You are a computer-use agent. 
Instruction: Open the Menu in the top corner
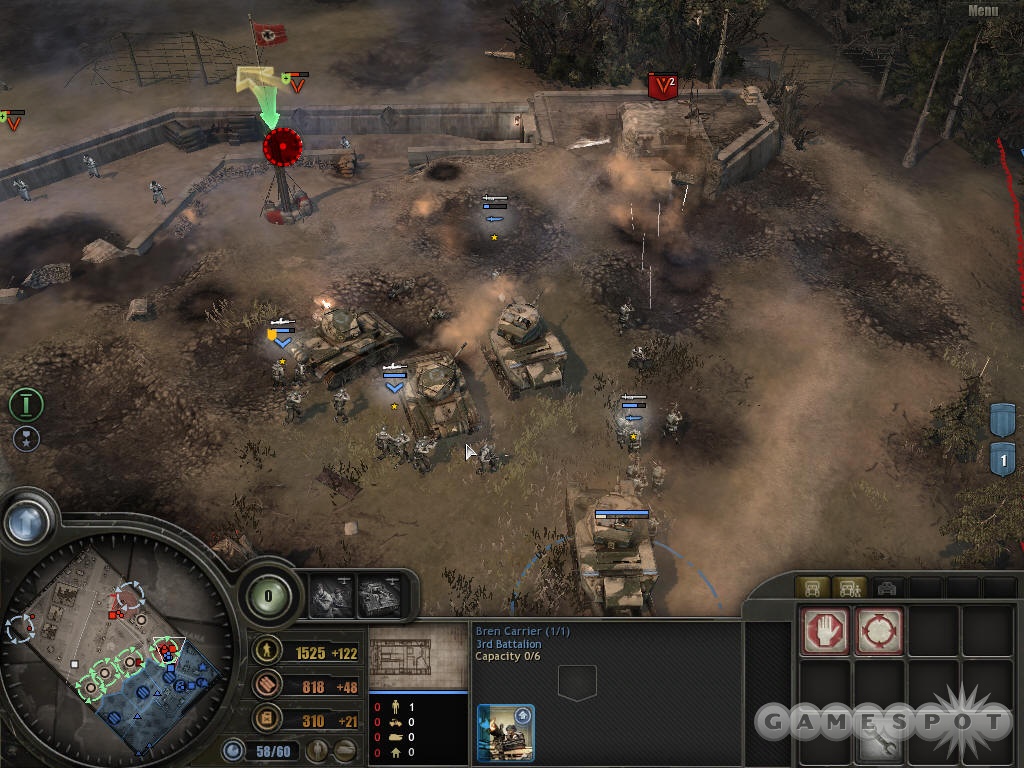pos(983,11)
